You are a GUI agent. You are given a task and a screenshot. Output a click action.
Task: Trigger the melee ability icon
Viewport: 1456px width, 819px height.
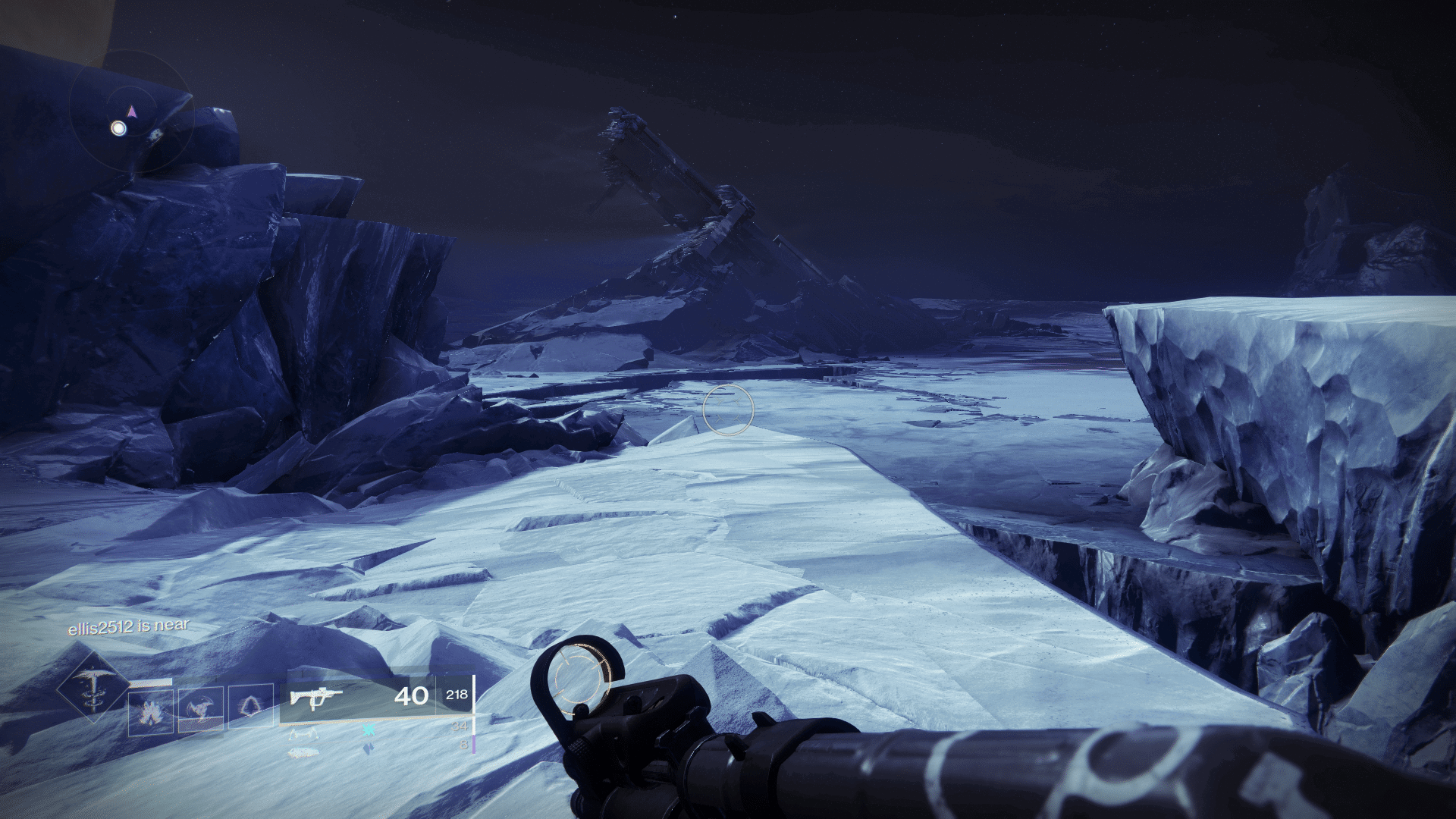(x=200, y=711)
